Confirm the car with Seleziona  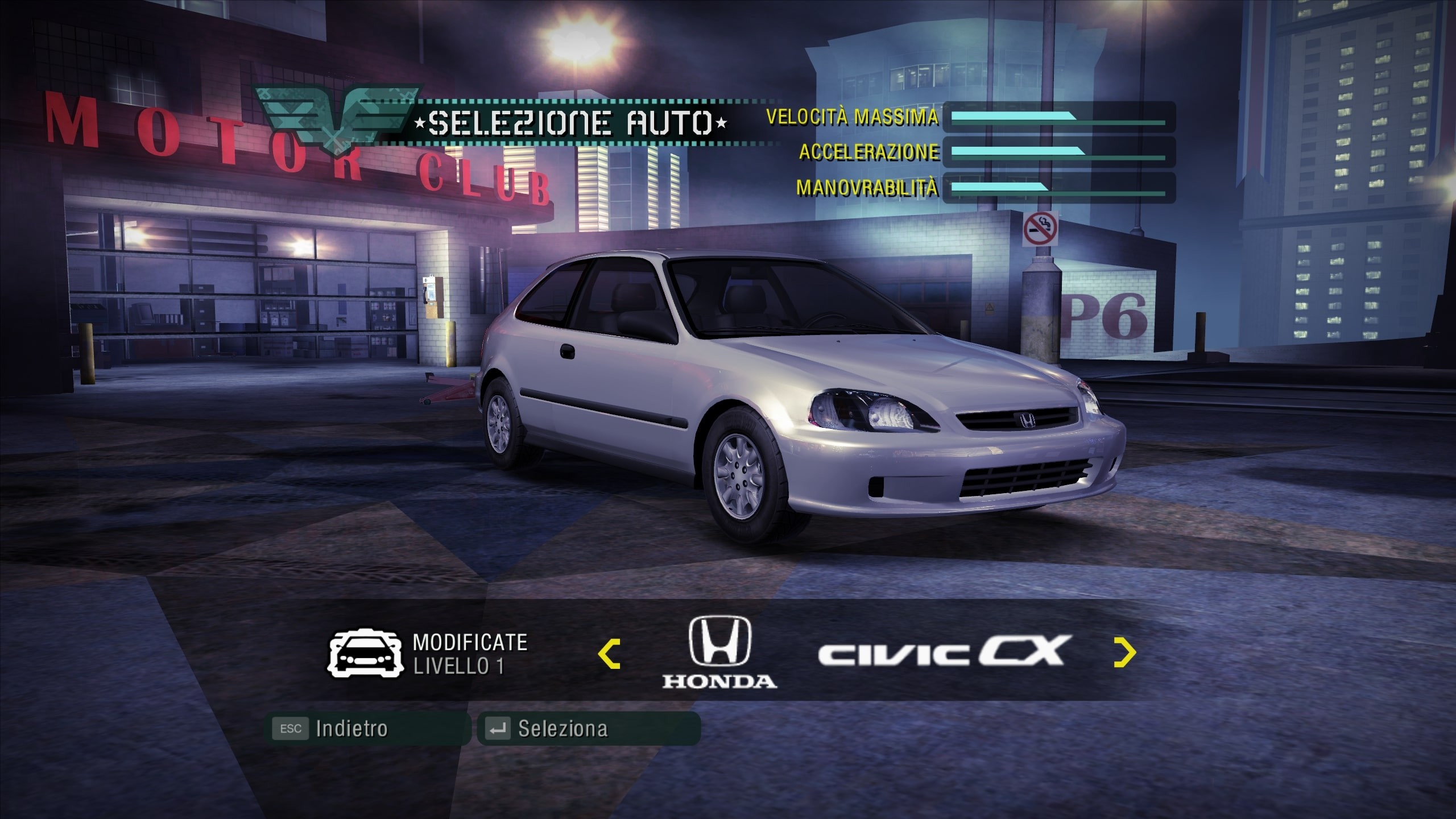pos(589,729)
